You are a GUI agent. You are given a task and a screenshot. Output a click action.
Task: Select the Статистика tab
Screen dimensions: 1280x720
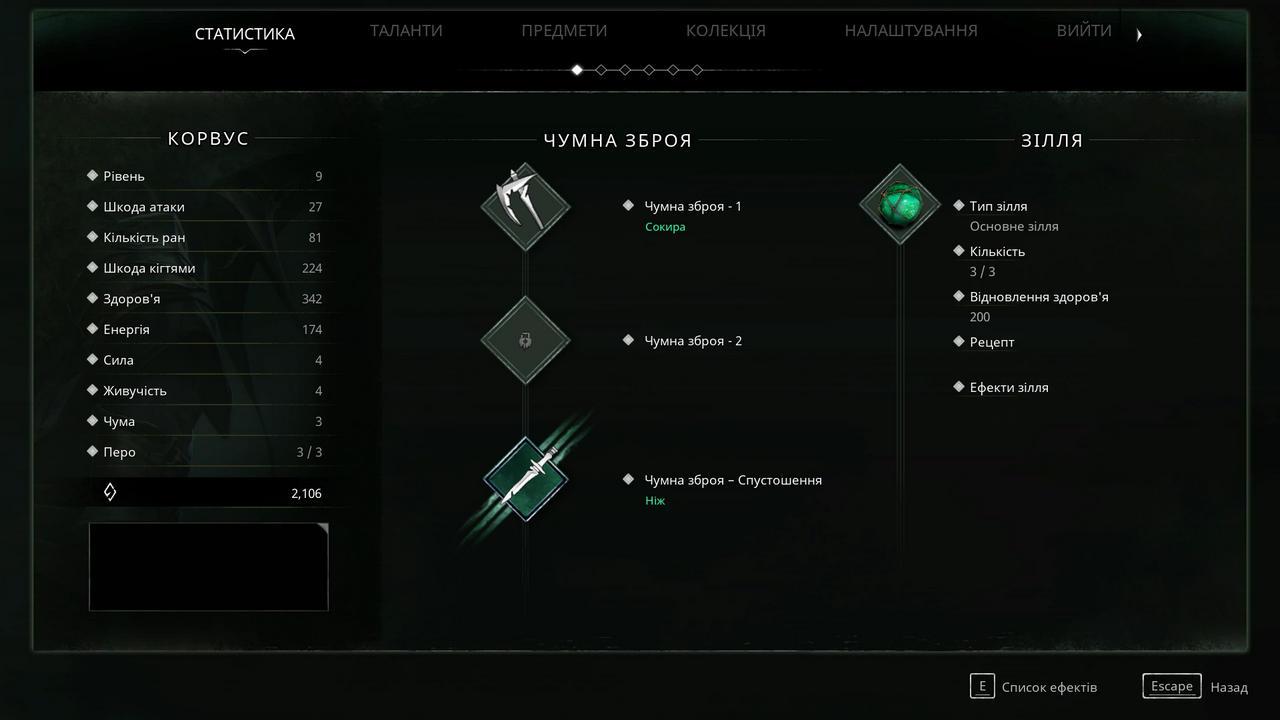coord(245,34)
